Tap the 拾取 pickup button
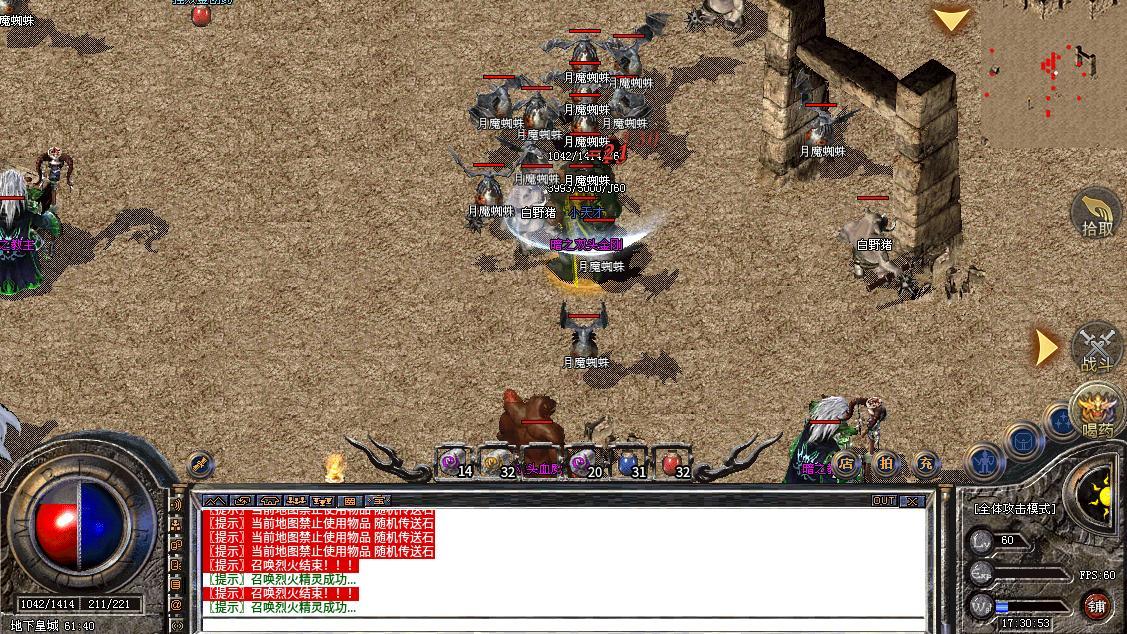 [x=1096, y=214]
